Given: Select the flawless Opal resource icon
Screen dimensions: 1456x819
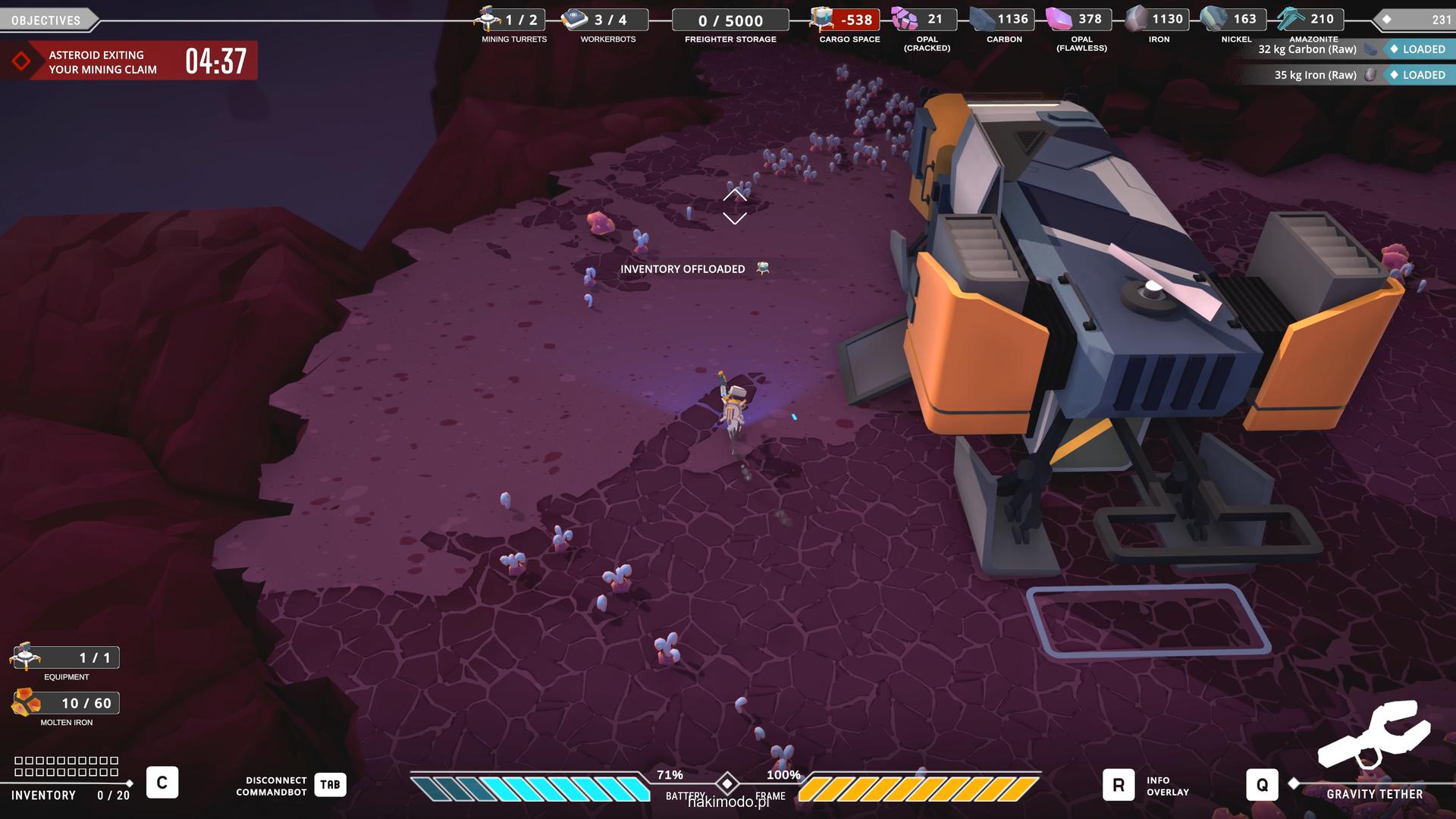Looking at the screenshot, I should tap(1059, 19).
